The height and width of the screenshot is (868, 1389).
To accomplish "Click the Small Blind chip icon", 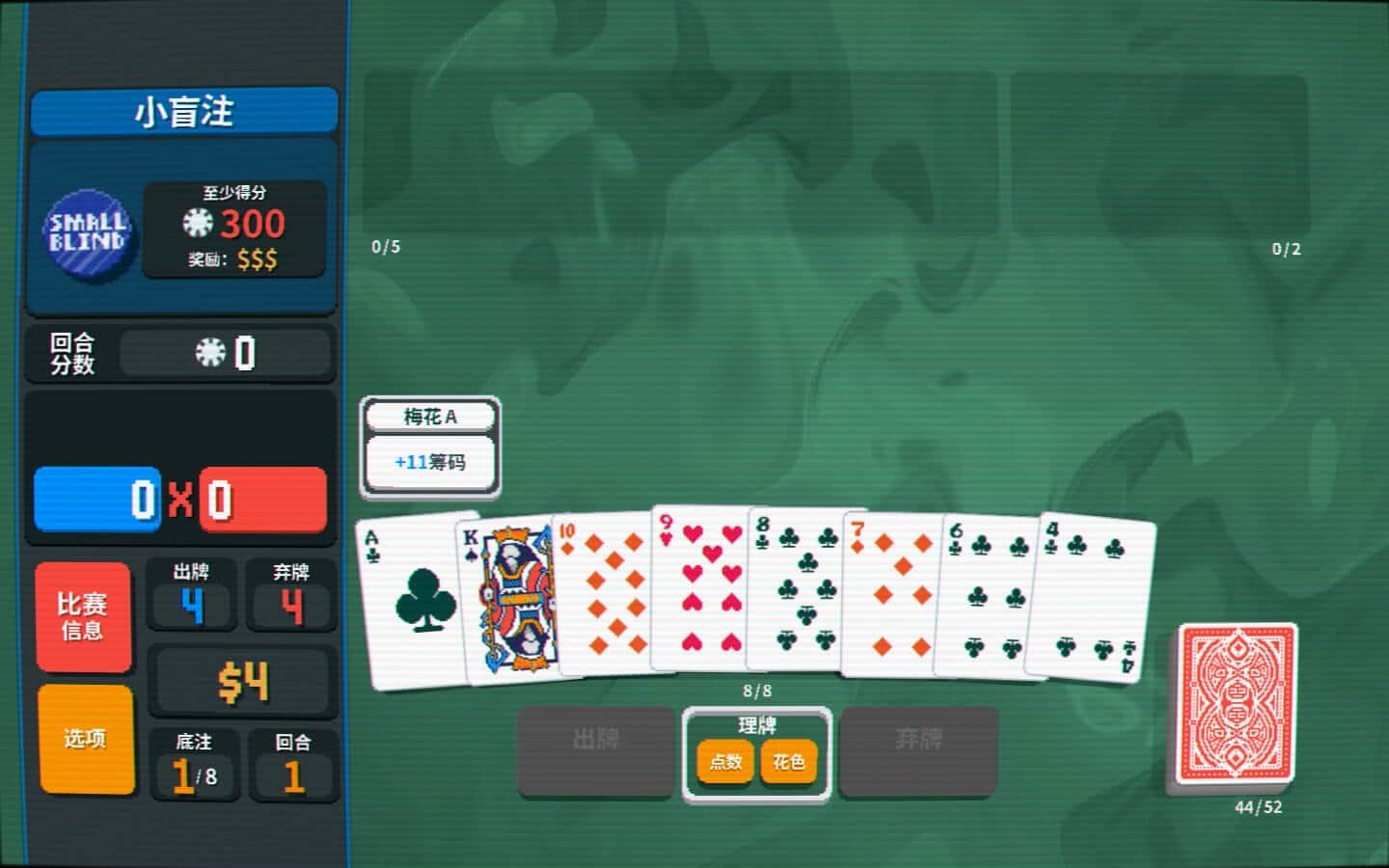I will pos(87,232).
